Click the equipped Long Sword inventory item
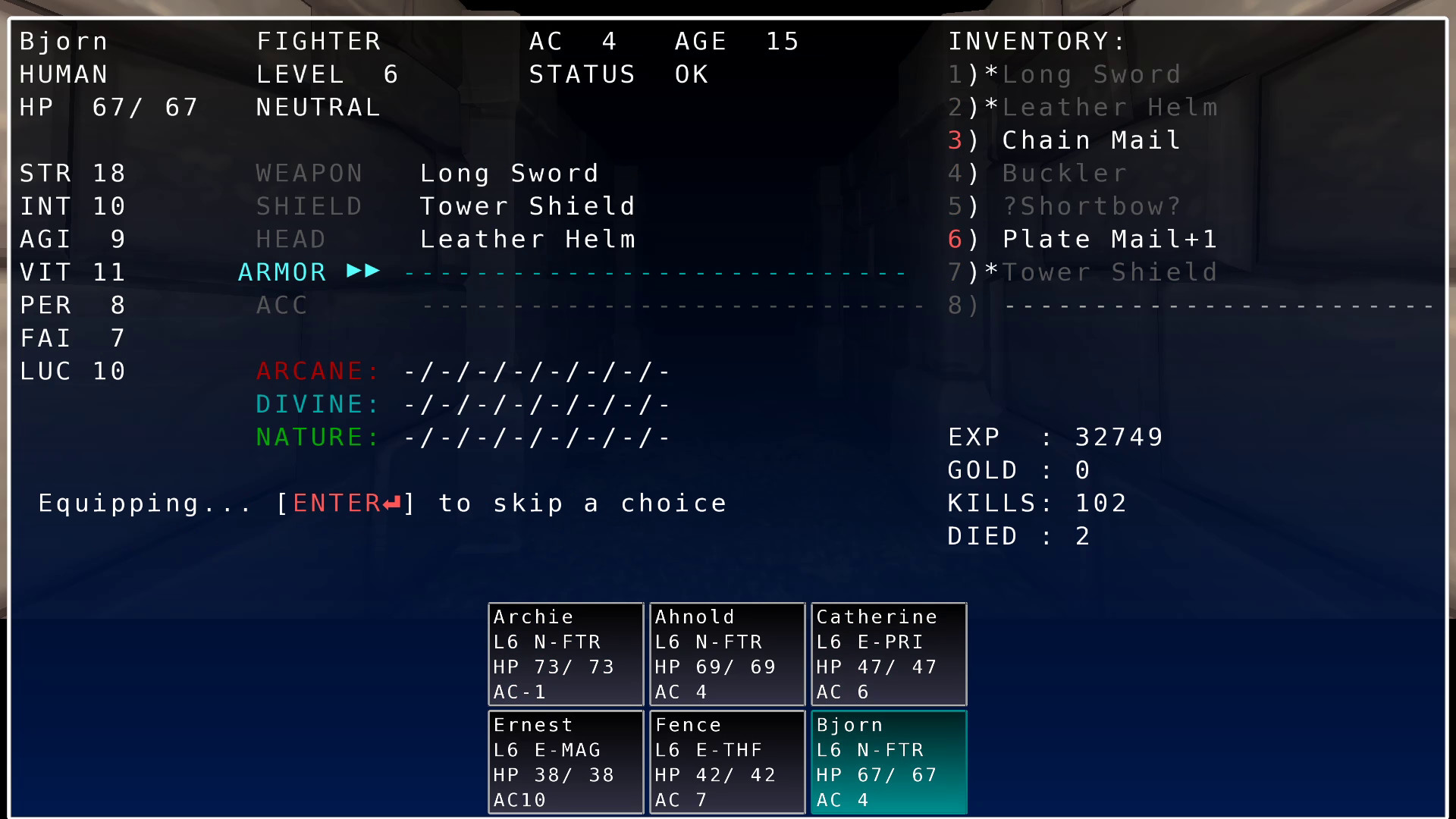This screenshot has width=1456, height=819. [1090, 74]
